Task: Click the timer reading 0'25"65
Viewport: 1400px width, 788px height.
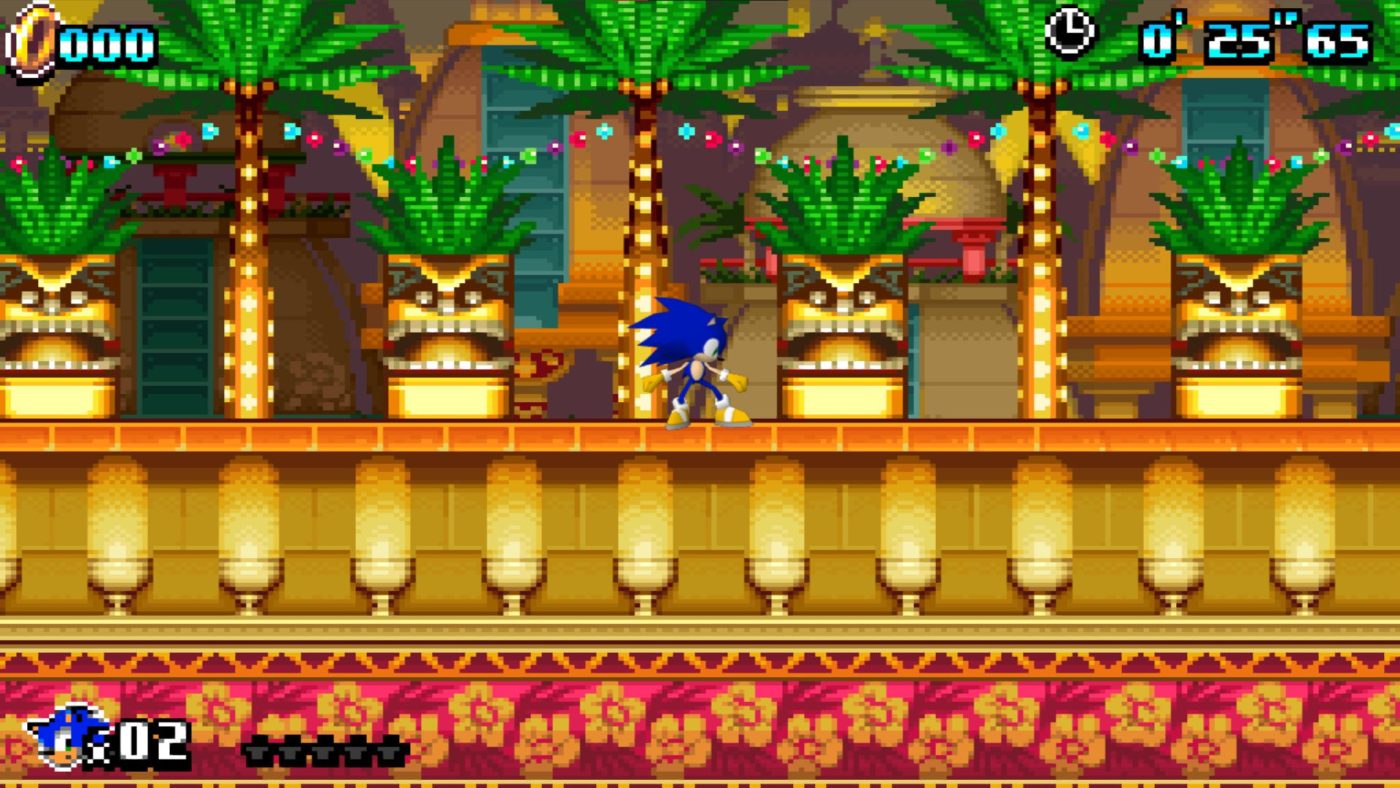Action: click(x=1255, y=38)
